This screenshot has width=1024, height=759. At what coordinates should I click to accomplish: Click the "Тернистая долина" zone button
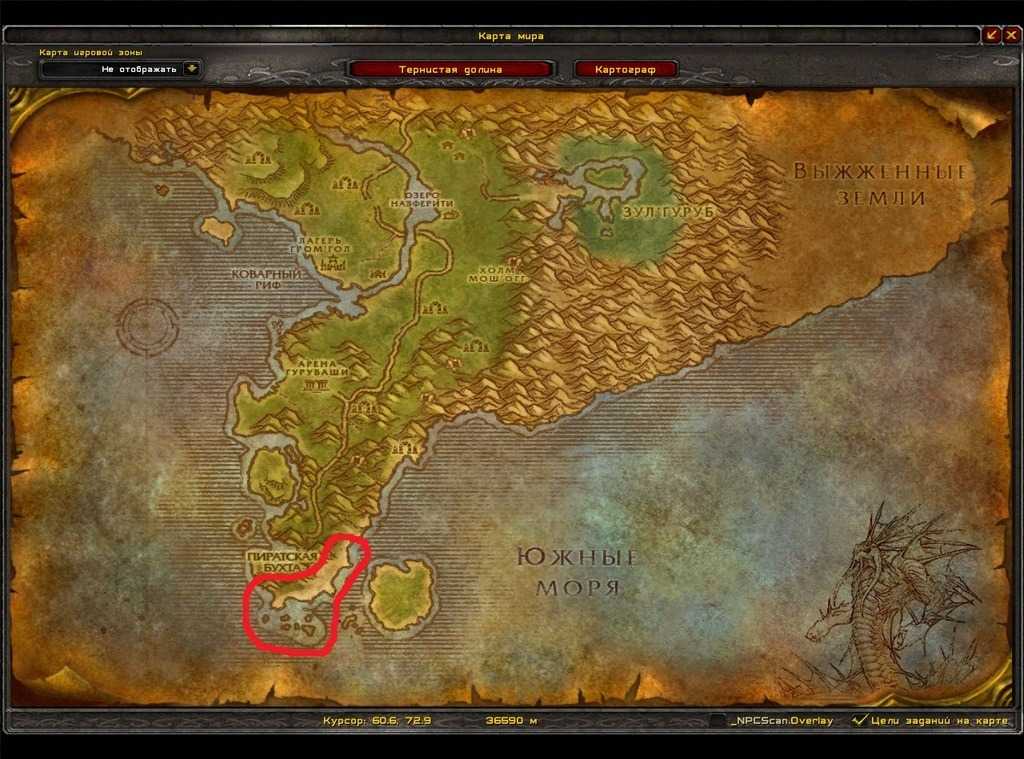(x=453, y=69)
